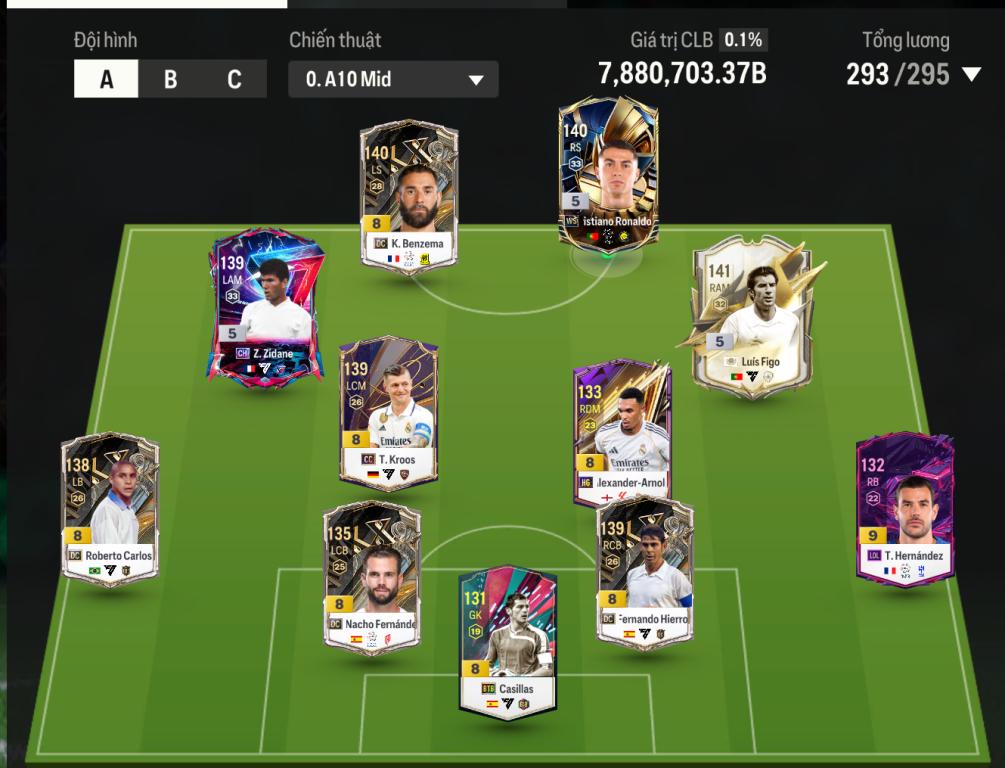The height and width of the screenshot is (768, 1005).
Task: Switch to squad tab B
Action: click(x=170, y=79)
